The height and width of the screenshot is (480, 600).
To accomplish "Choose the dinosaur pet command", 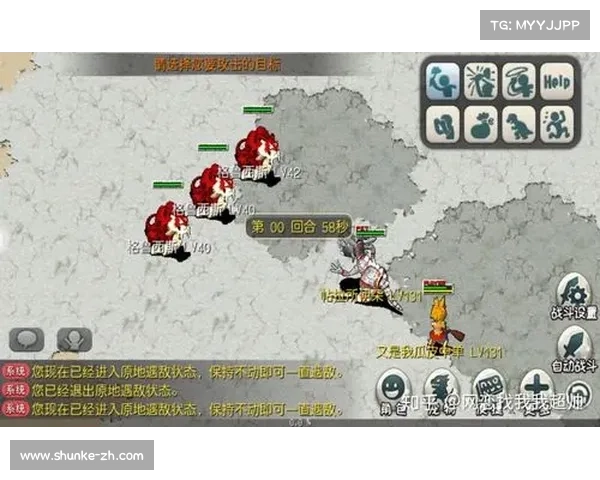I will [519, 124].
